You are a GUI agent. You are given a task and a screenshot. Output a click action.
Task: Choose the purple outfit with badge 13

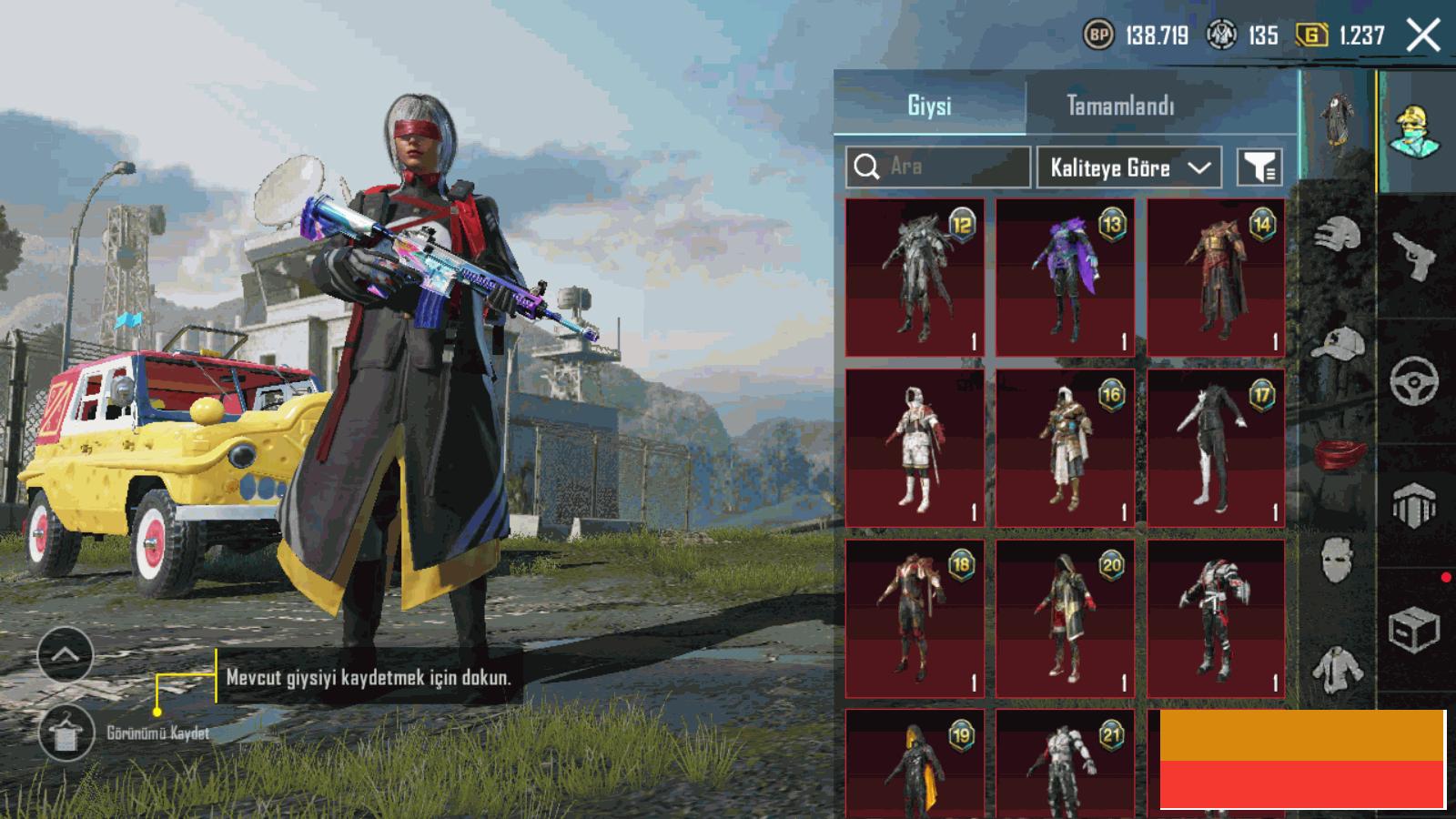pyautogui.click(x=1065, y=278)
